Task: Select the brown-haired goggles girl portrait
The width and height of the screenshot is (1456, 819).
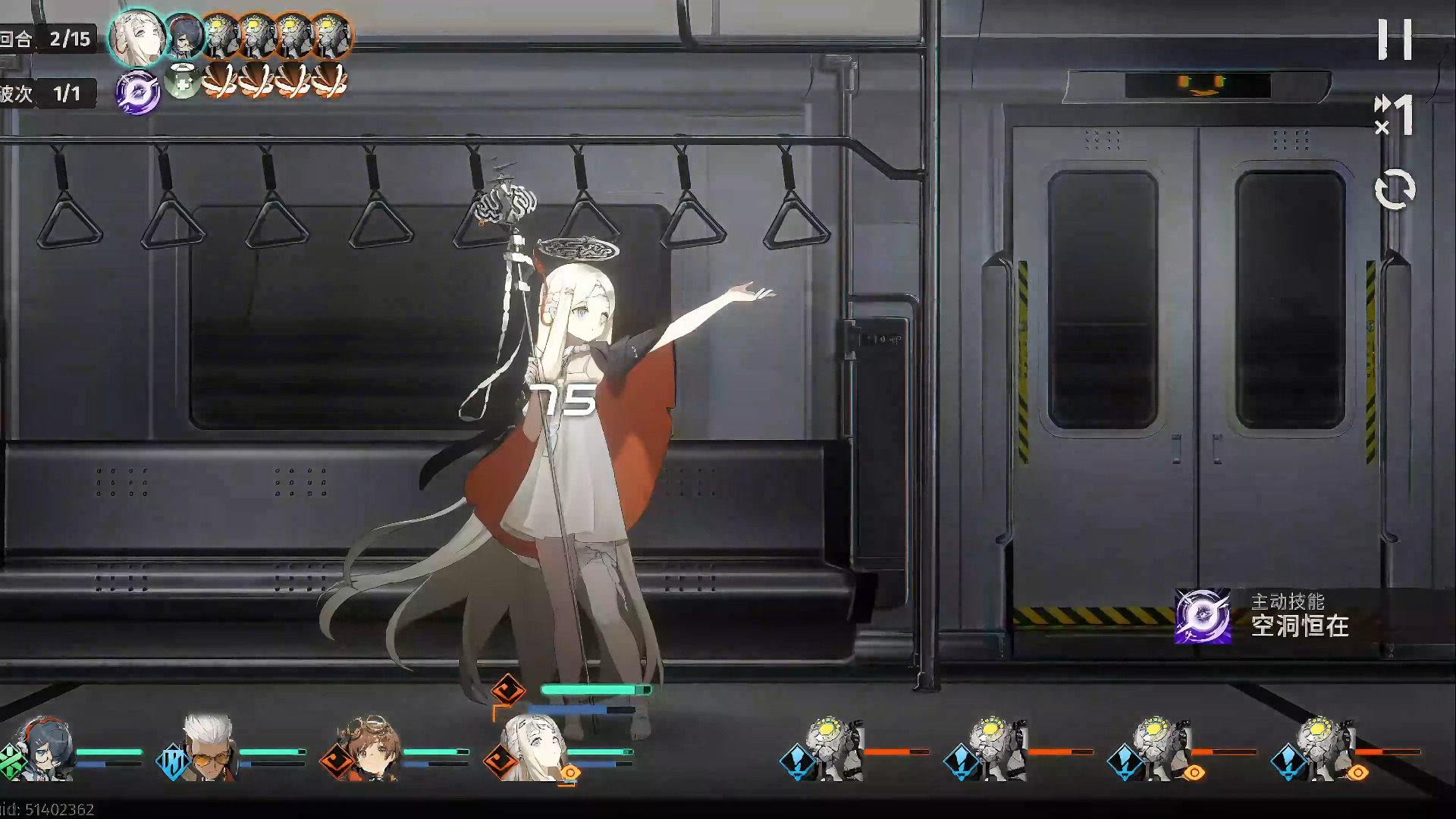Action: click(x=372, y=748)
